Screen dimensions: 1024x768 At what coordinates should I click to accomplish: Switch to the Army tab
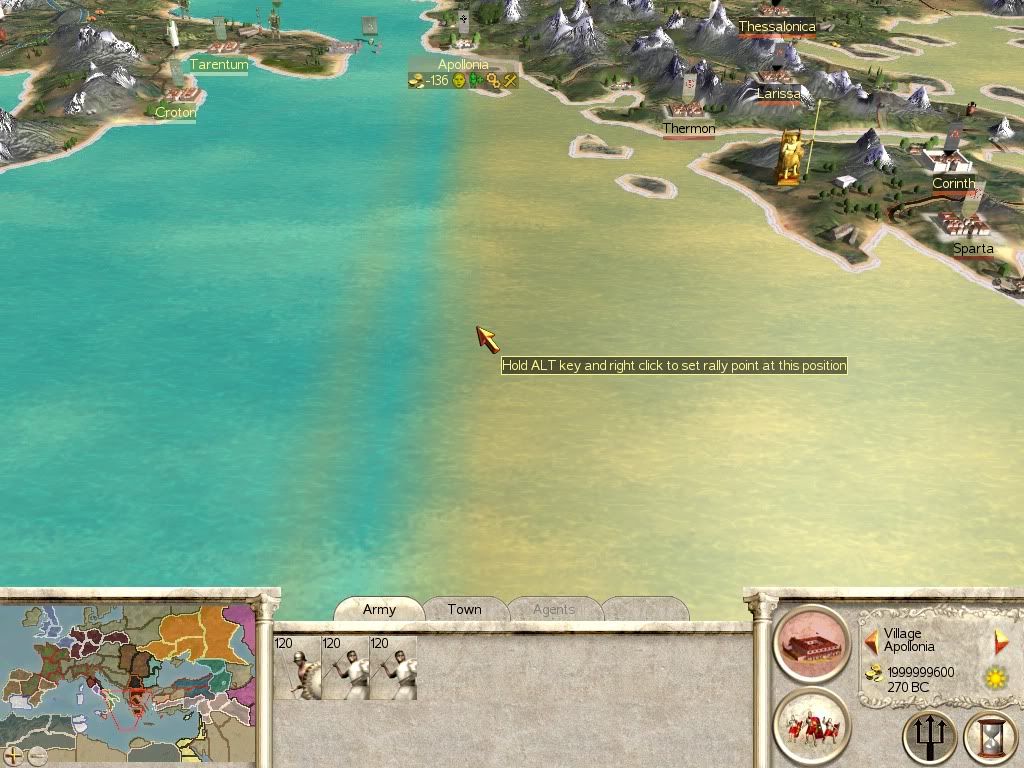pos(379,609)
